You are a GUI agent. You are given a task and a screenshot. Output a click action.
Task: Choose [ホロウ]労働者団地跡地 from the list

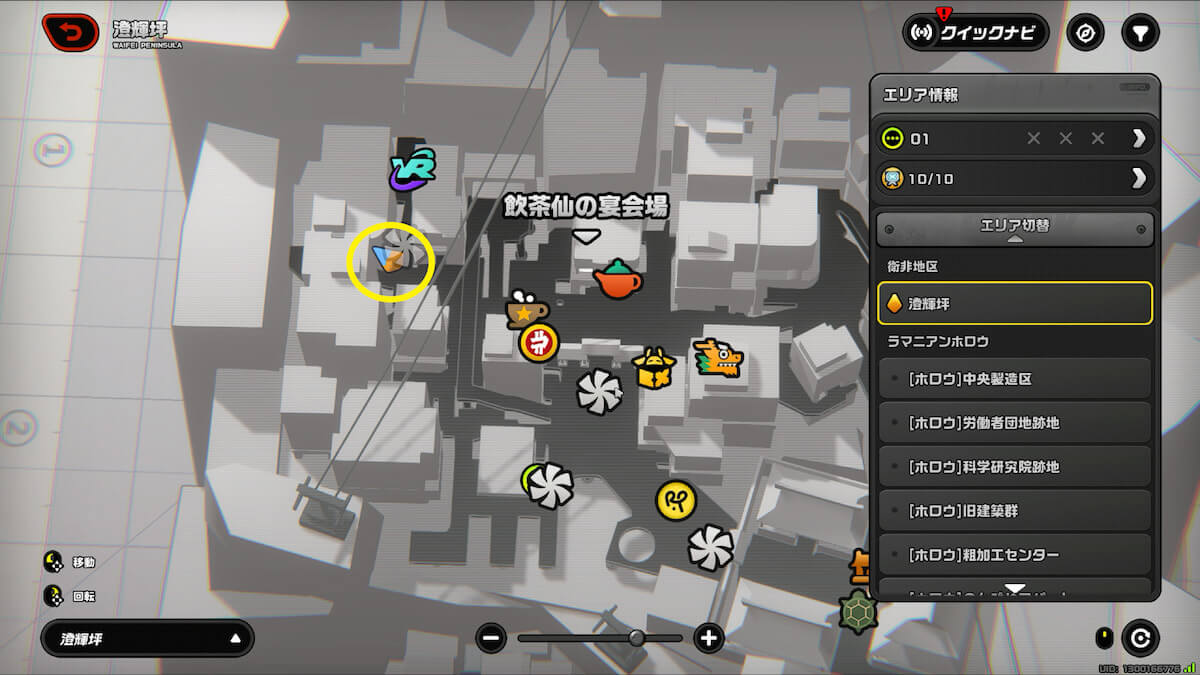pos(1015,423)
